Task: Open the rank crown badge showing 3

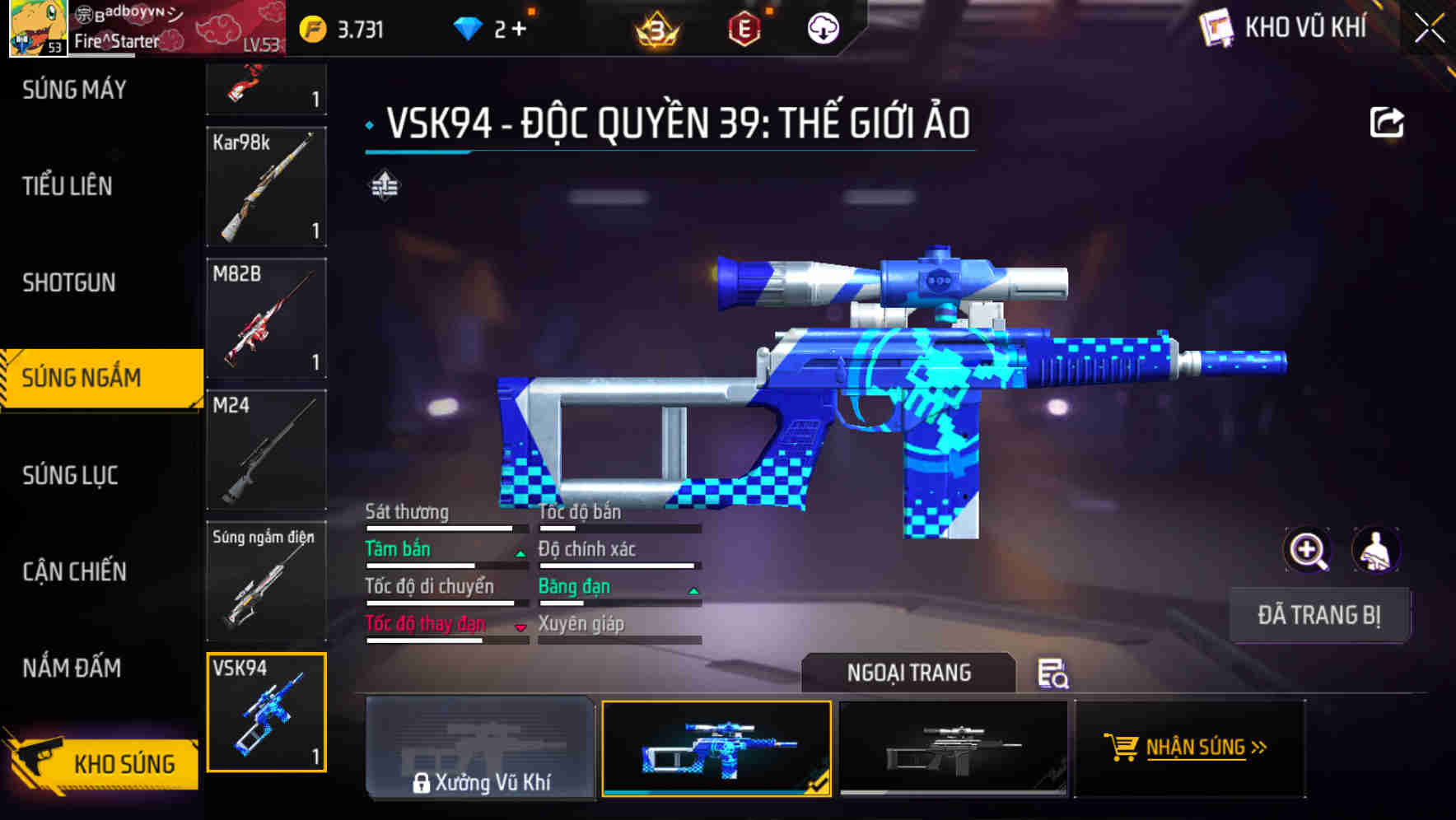Action: (x=656, y=27)
